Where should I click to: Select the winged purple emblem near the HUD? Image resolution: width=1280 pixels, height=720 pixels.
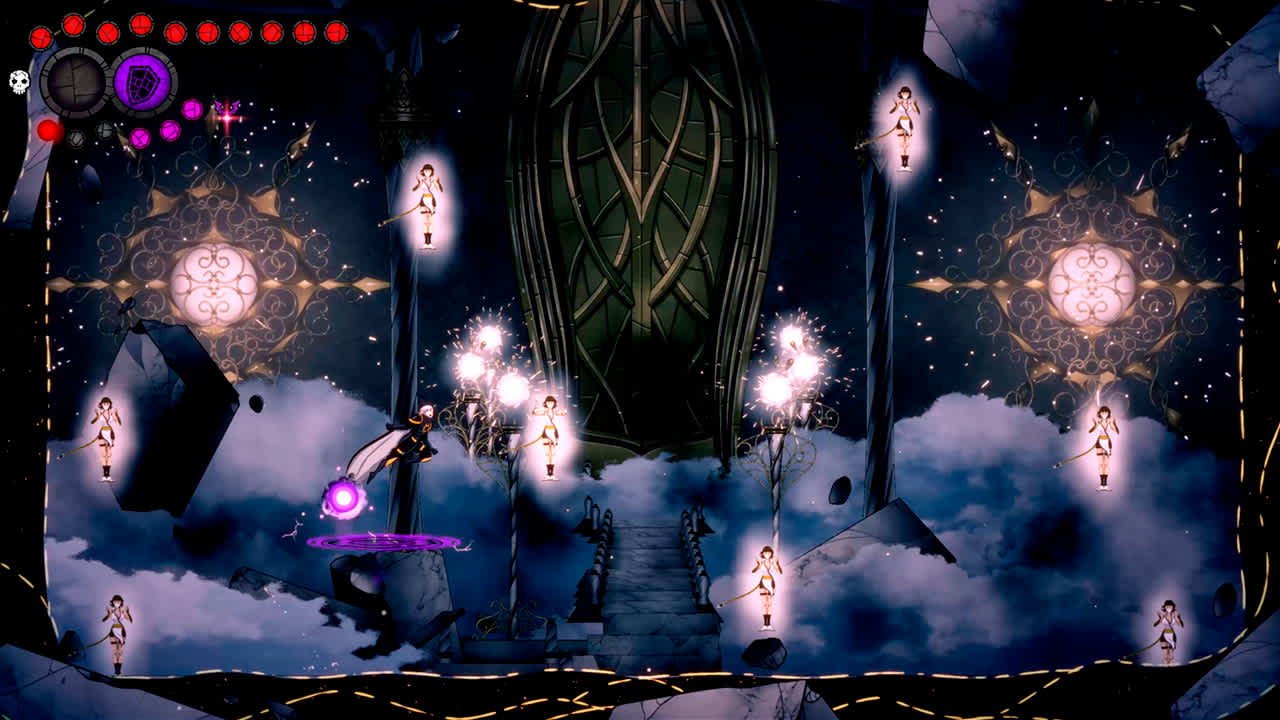click(x=228, y=108)
